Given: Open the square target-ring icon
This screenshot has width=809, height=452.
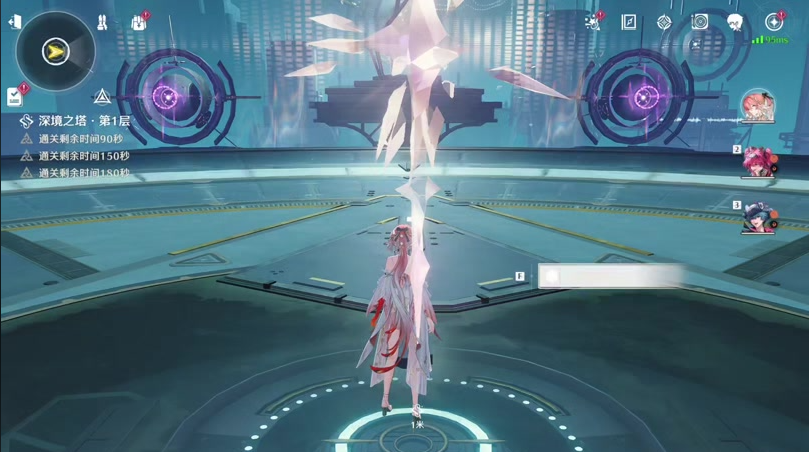Looking at the screenshot, I should (x=700, y=22).
